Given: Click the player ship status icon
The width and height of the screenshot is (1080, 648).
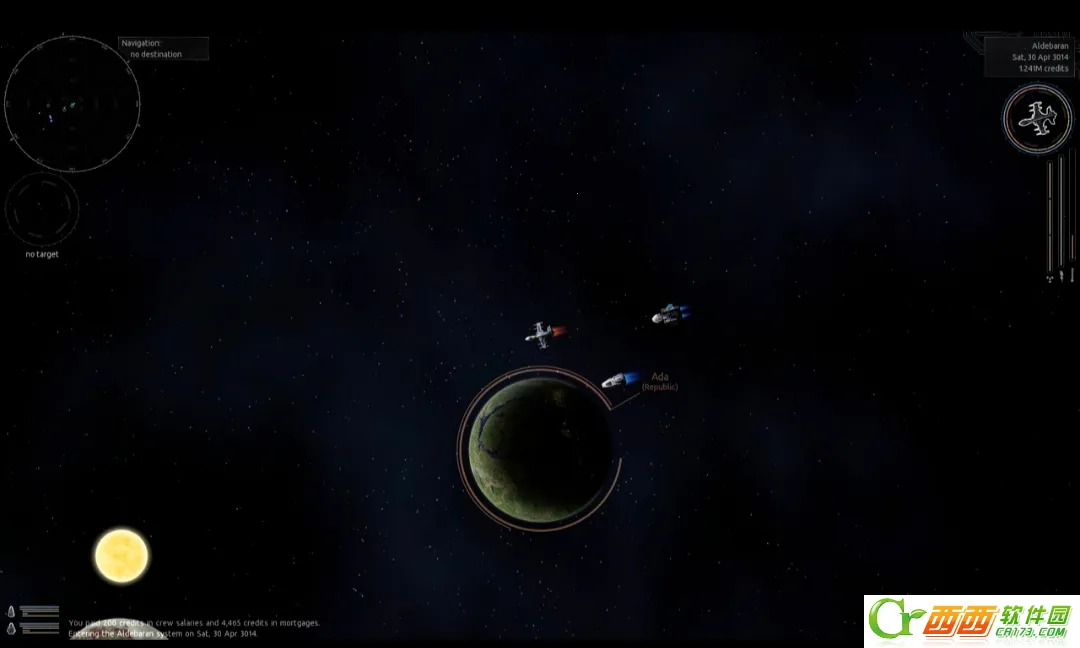Looking at the screenshot, I should coord(1037,120).
